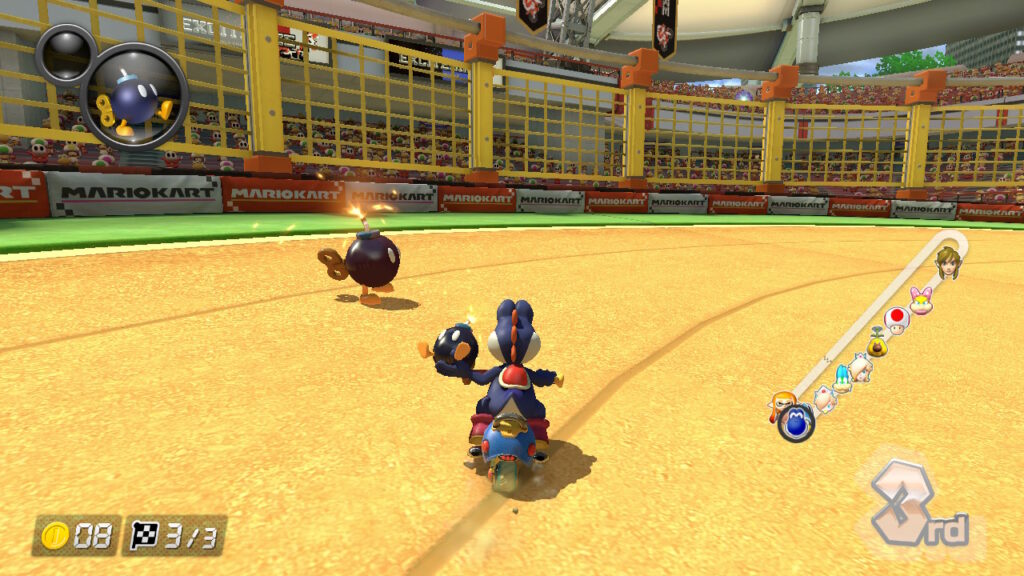Click Toad's red mushroom icon on the minimap
The height and width of the screenshot is (576, 1024).
point(897,320)
